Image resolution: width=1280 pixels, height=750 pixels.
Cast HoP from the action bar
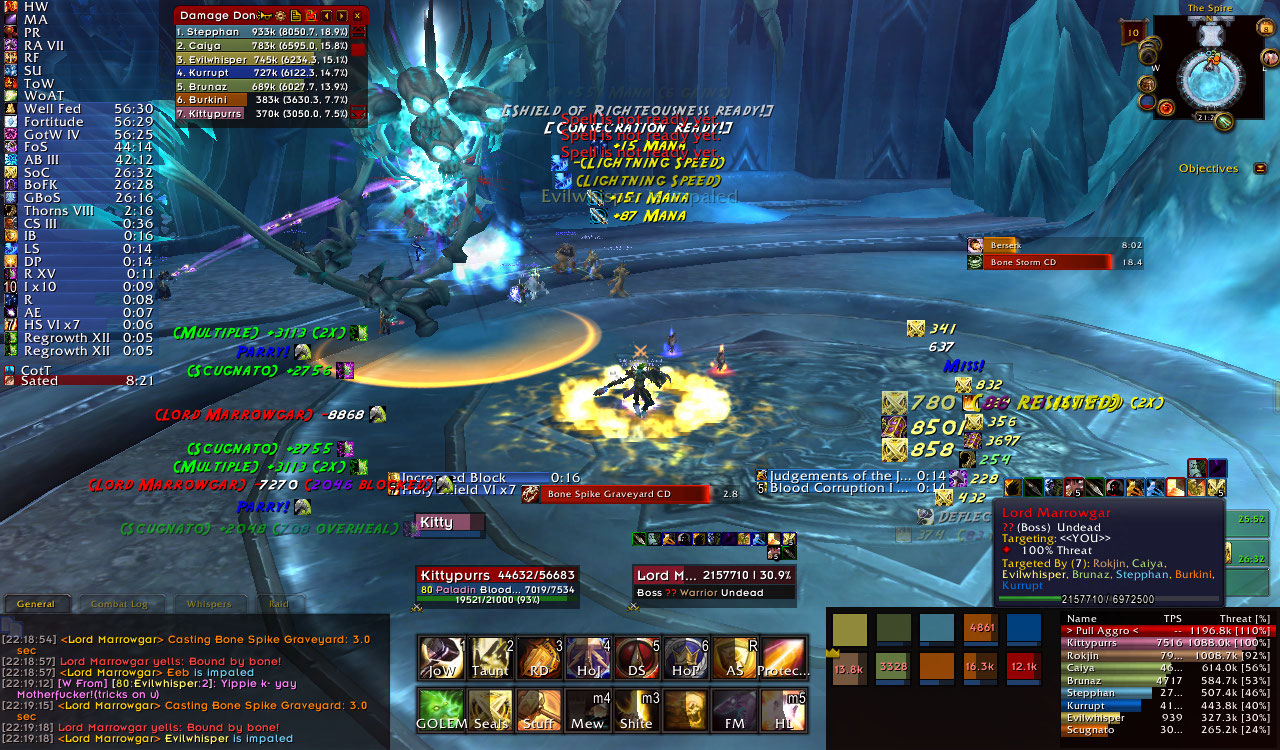pos(685,657)
